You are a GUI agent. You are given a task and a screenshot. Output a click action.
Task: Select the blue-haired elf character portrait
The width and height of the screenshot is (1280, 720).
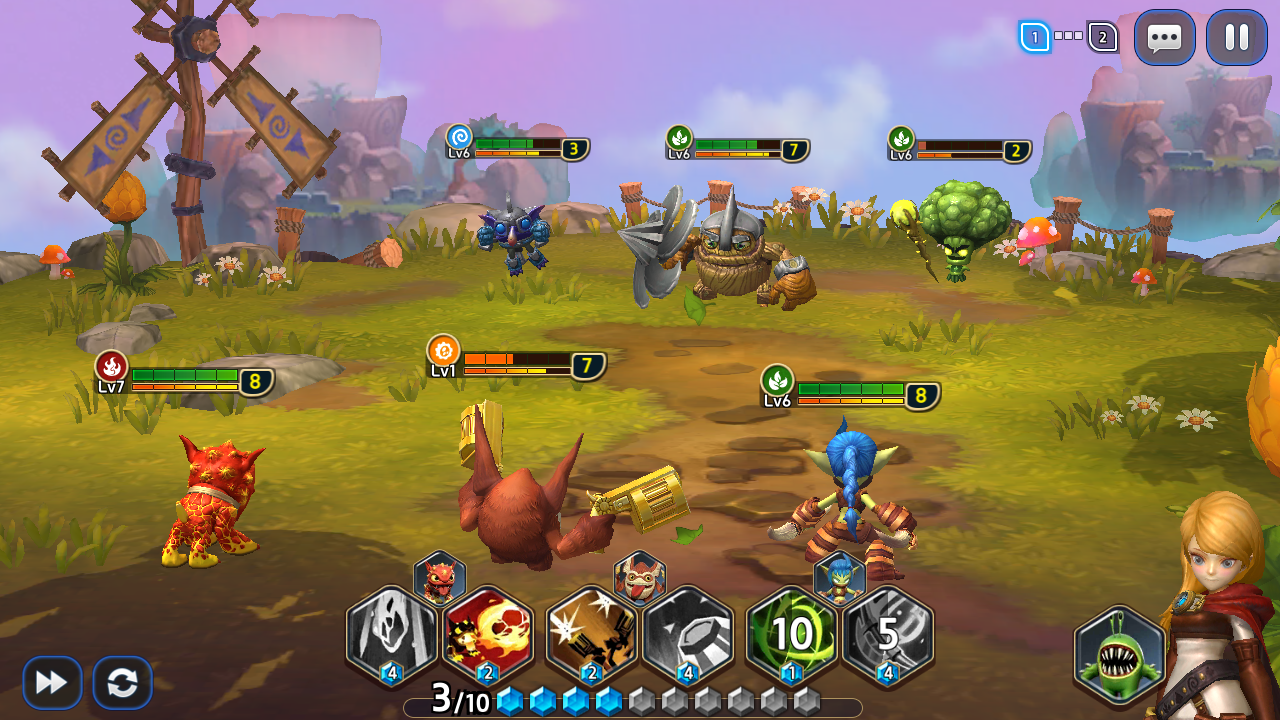(840, 577)
